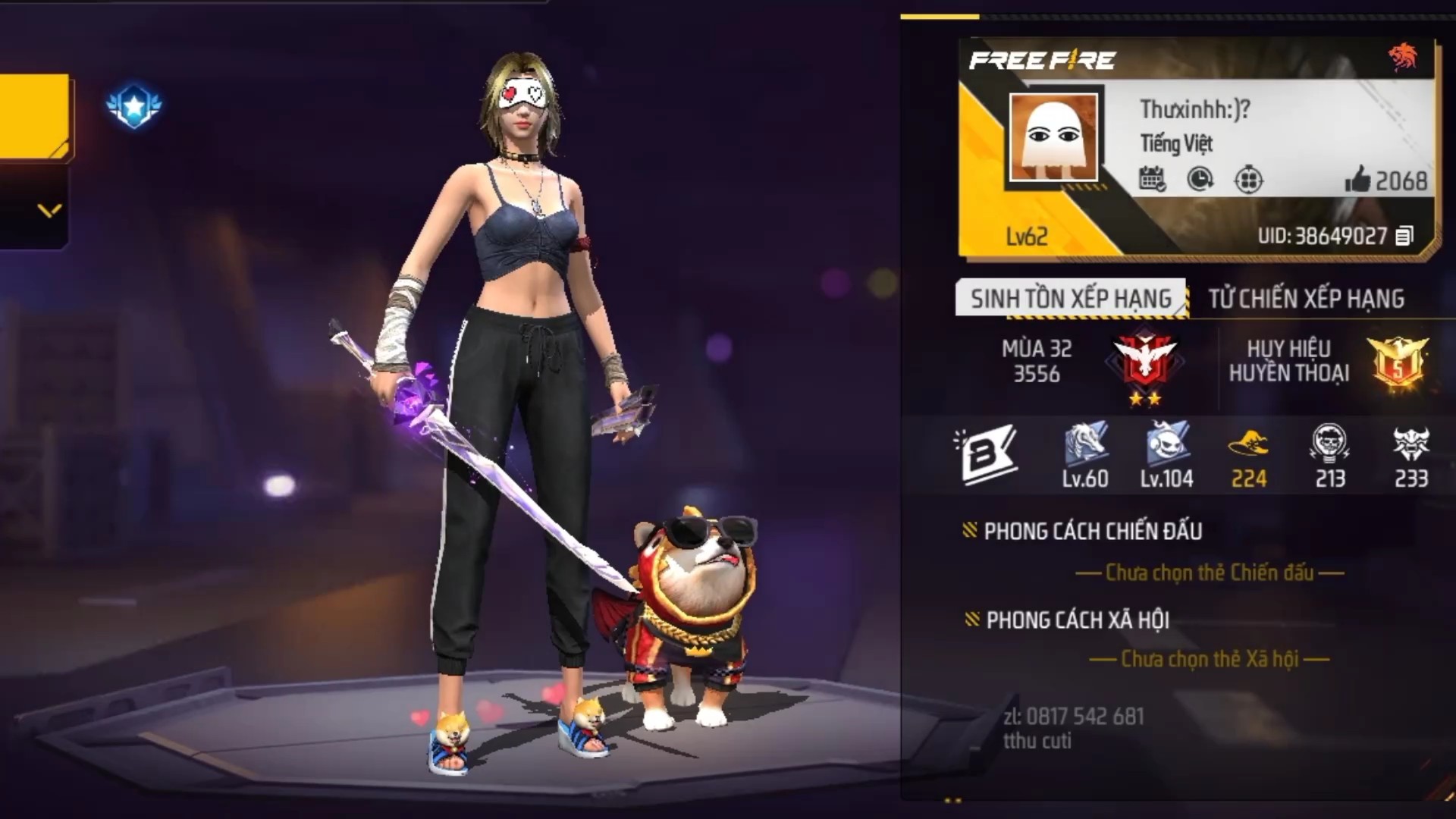
Task: Open the crosshair stats icon
Action: [1248, 180]
